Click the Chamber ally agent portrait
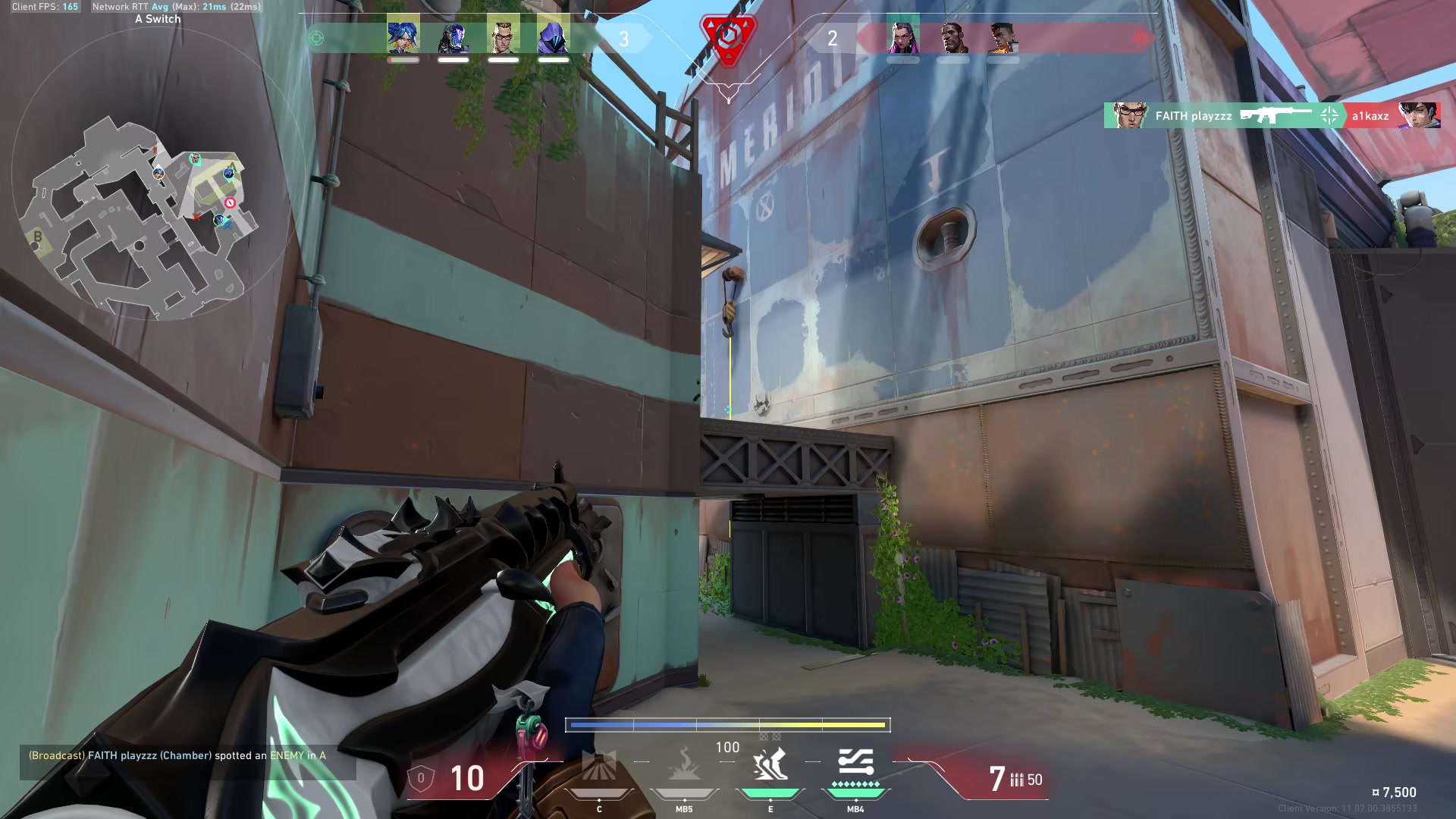Image resolution: width=1456 pixels, height=819 pixels. coord(500,38)
